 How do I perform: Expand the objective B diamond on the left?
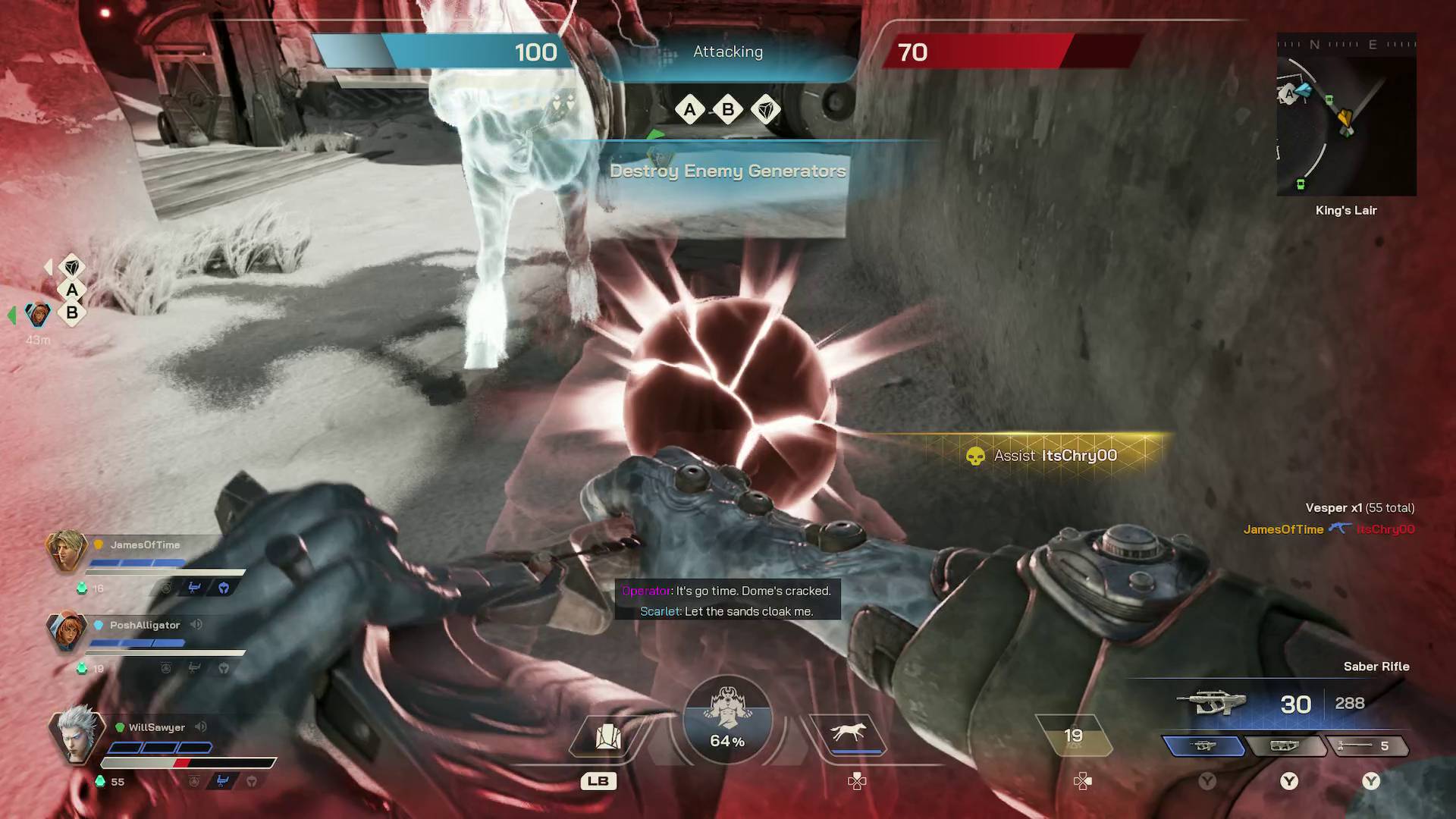(71, 312)
